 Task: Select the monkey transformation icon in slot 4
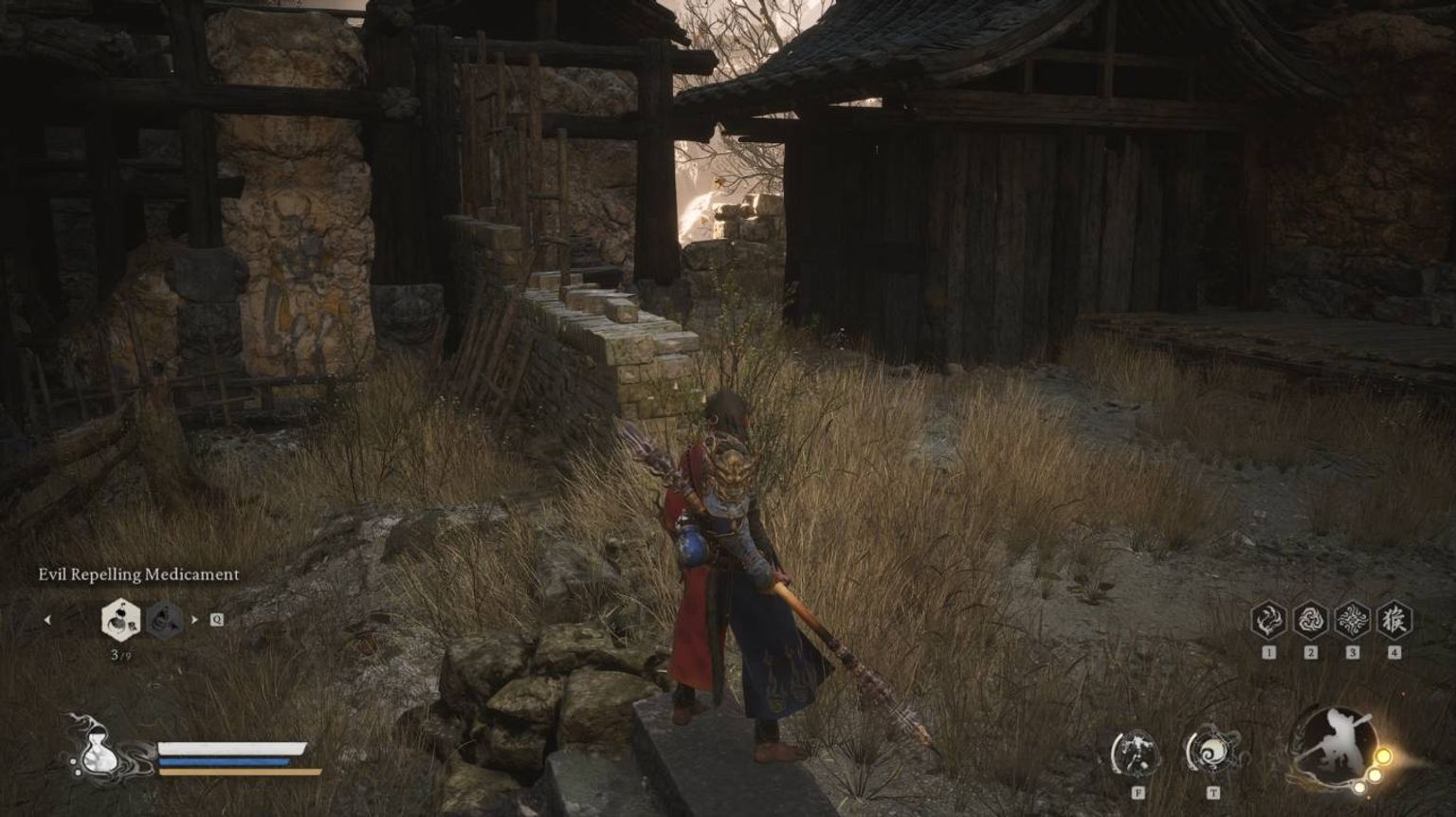coord(1393,620)
